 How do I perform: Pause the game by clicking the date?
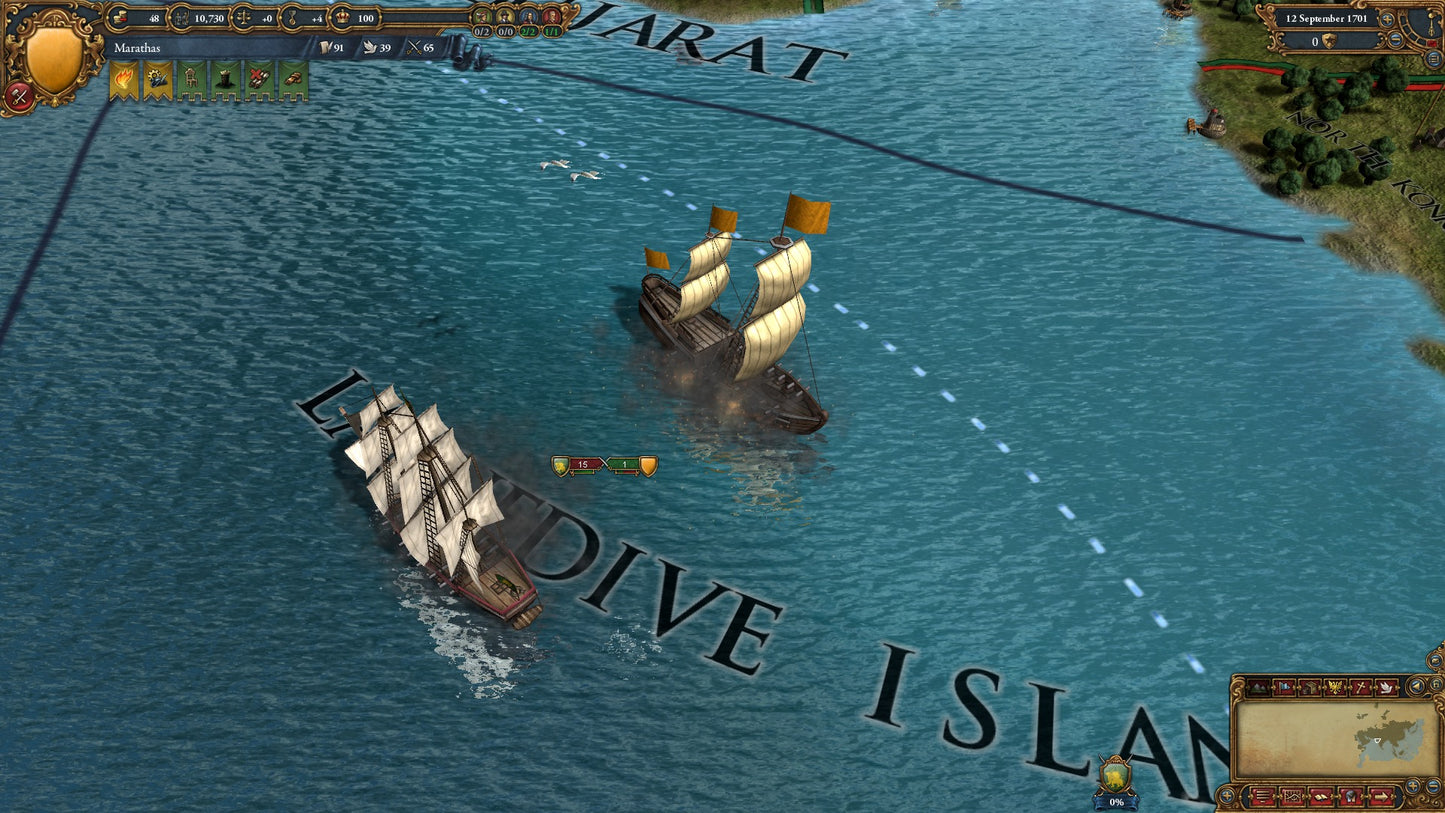pos(1326,19)
